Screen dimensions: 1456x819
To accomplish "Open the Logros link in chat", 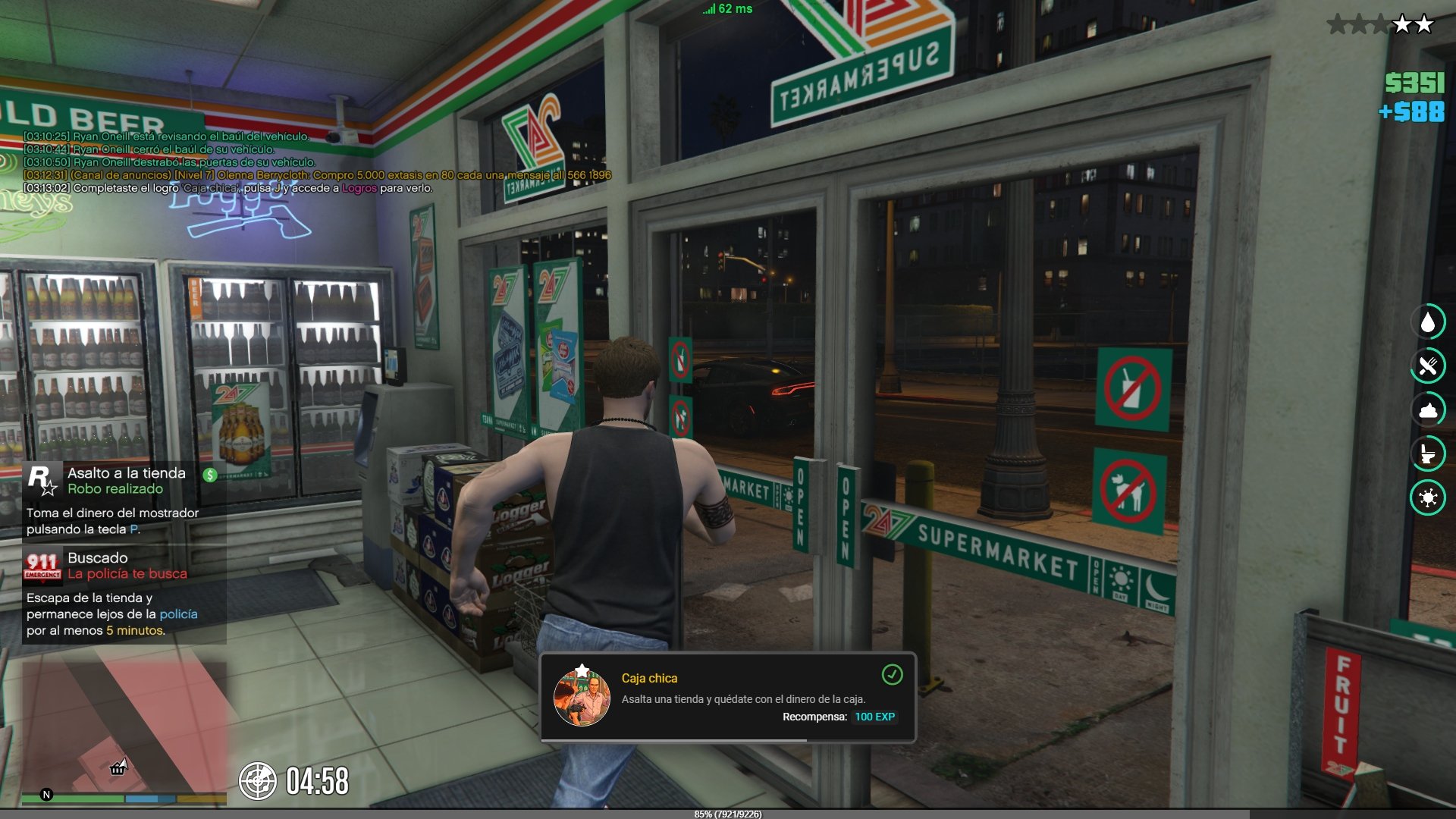I will (359, 188).
